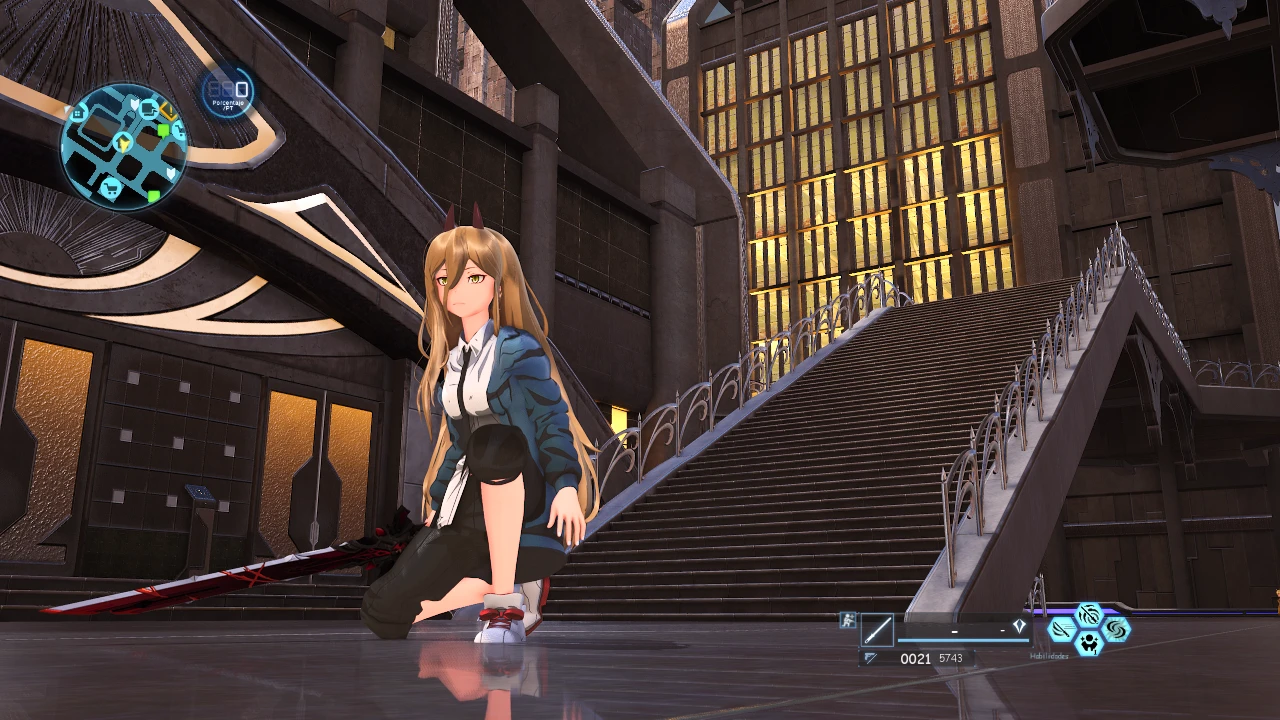The width and height of the screenshot is (1280, 720).
Task: Select the pistol sidearm icon beside ammo
Action: click(x=871, y=658)
